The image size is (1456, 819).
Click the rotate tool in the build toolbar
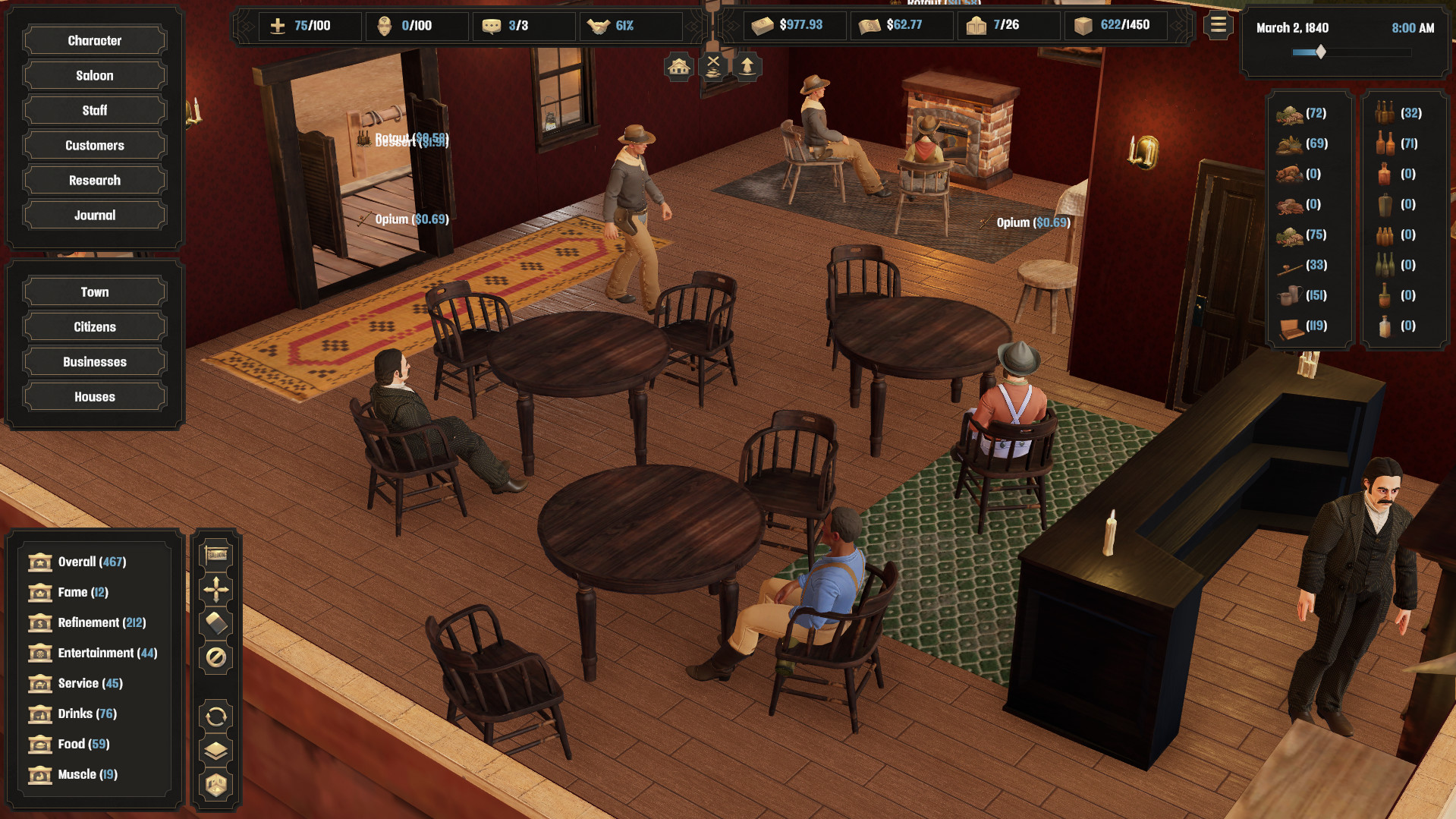coord(216,716)
